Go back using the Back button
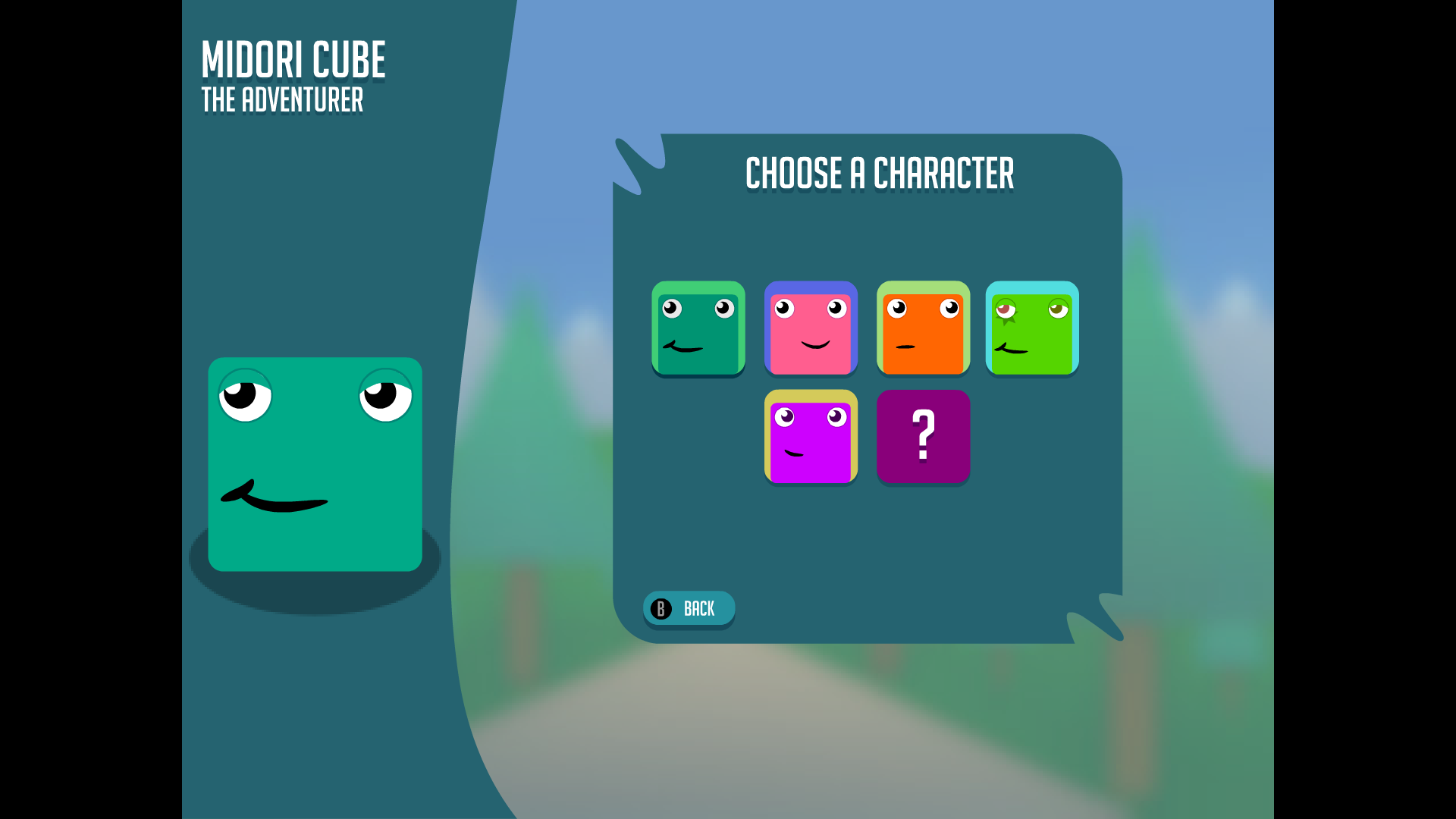 click(689, 608)
